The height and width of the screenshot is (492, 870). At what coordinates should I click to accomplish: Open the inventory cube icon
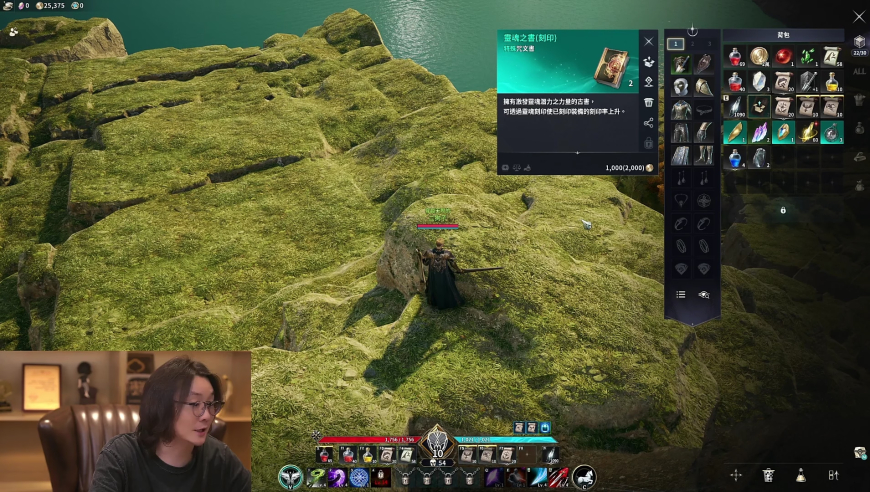859,42
